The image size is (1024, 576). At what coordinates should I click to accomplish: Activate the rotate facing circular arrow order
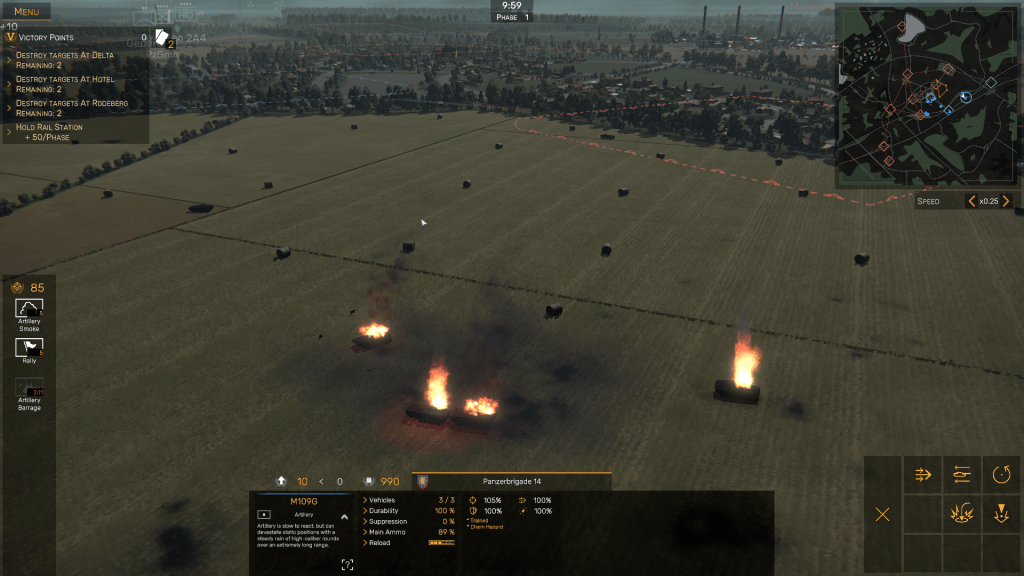(x=1001, y=475)
